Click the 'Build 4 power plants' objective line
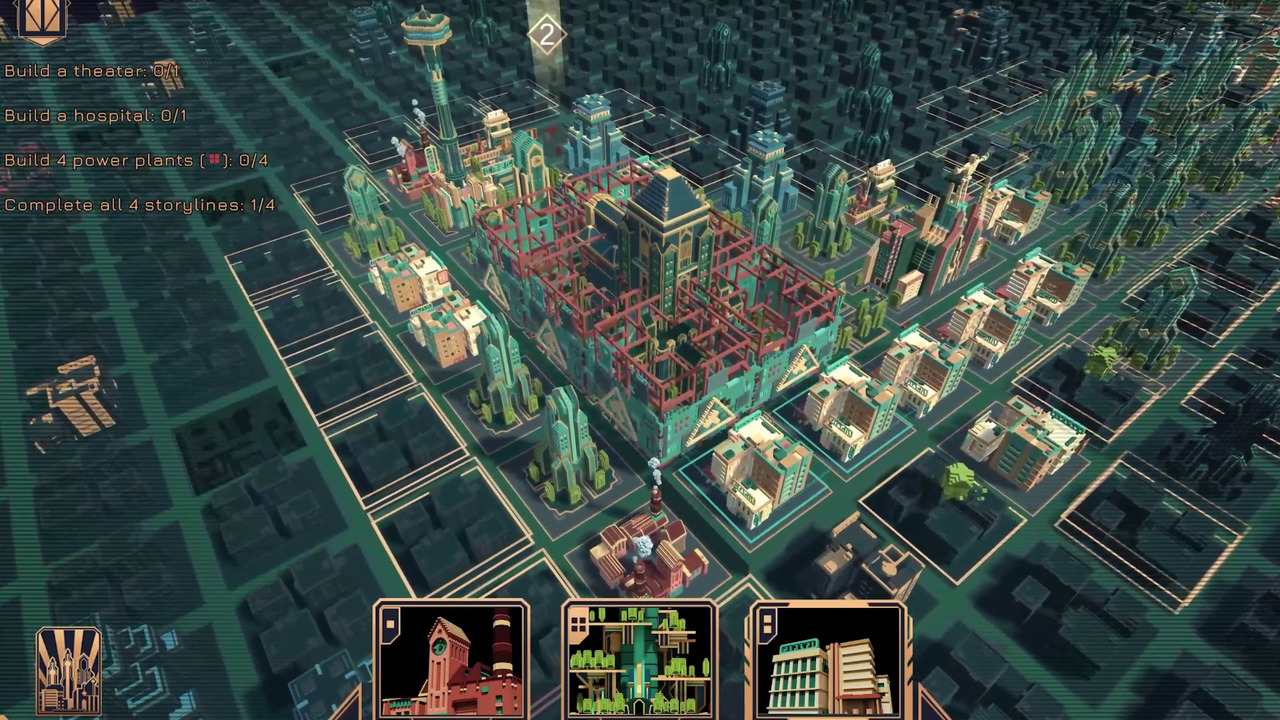 [136, 160]
